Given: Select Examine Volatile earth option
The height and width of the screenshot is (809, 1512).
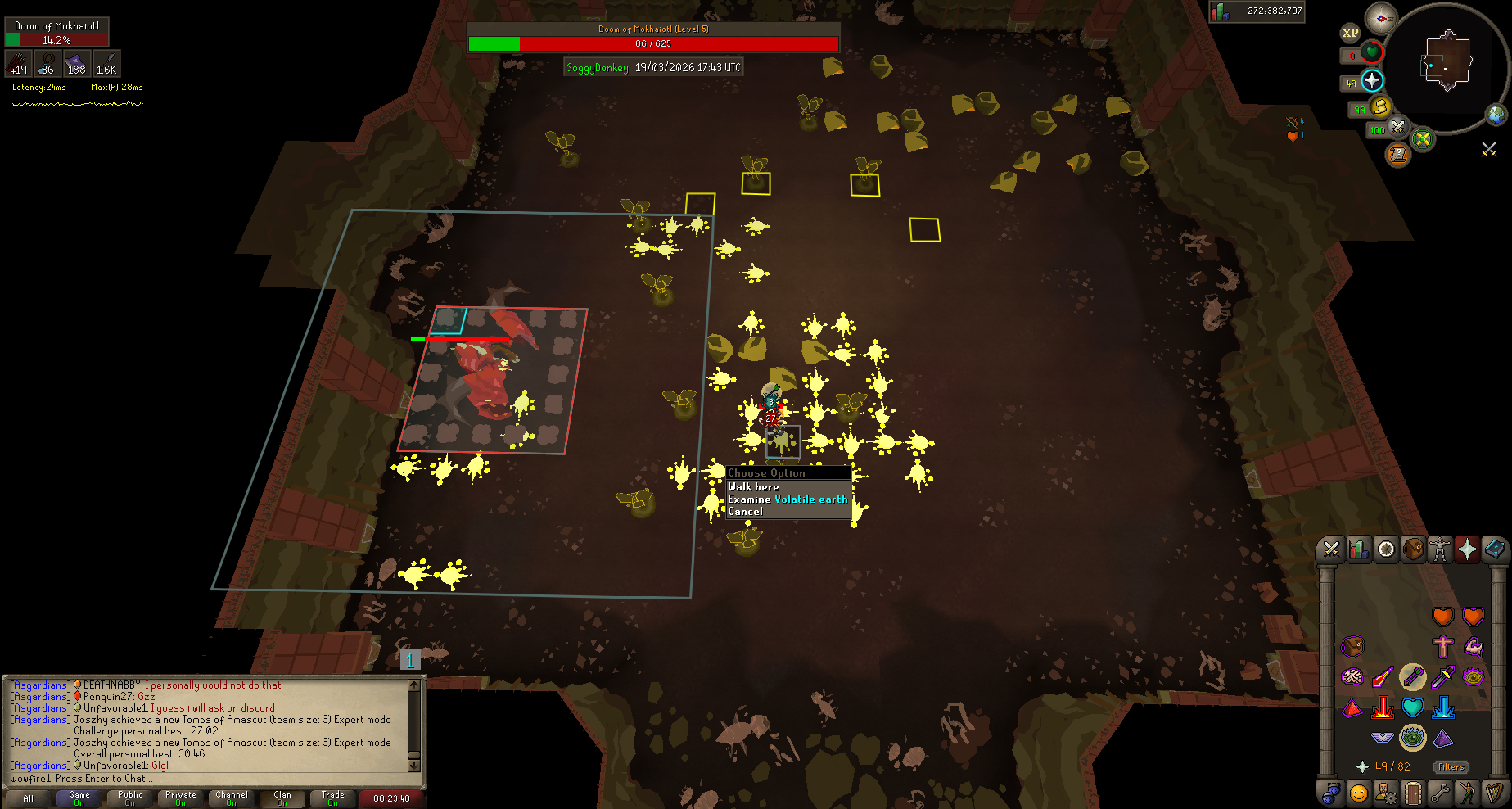Looking at the screenshot, I should (x=788, y=499).
